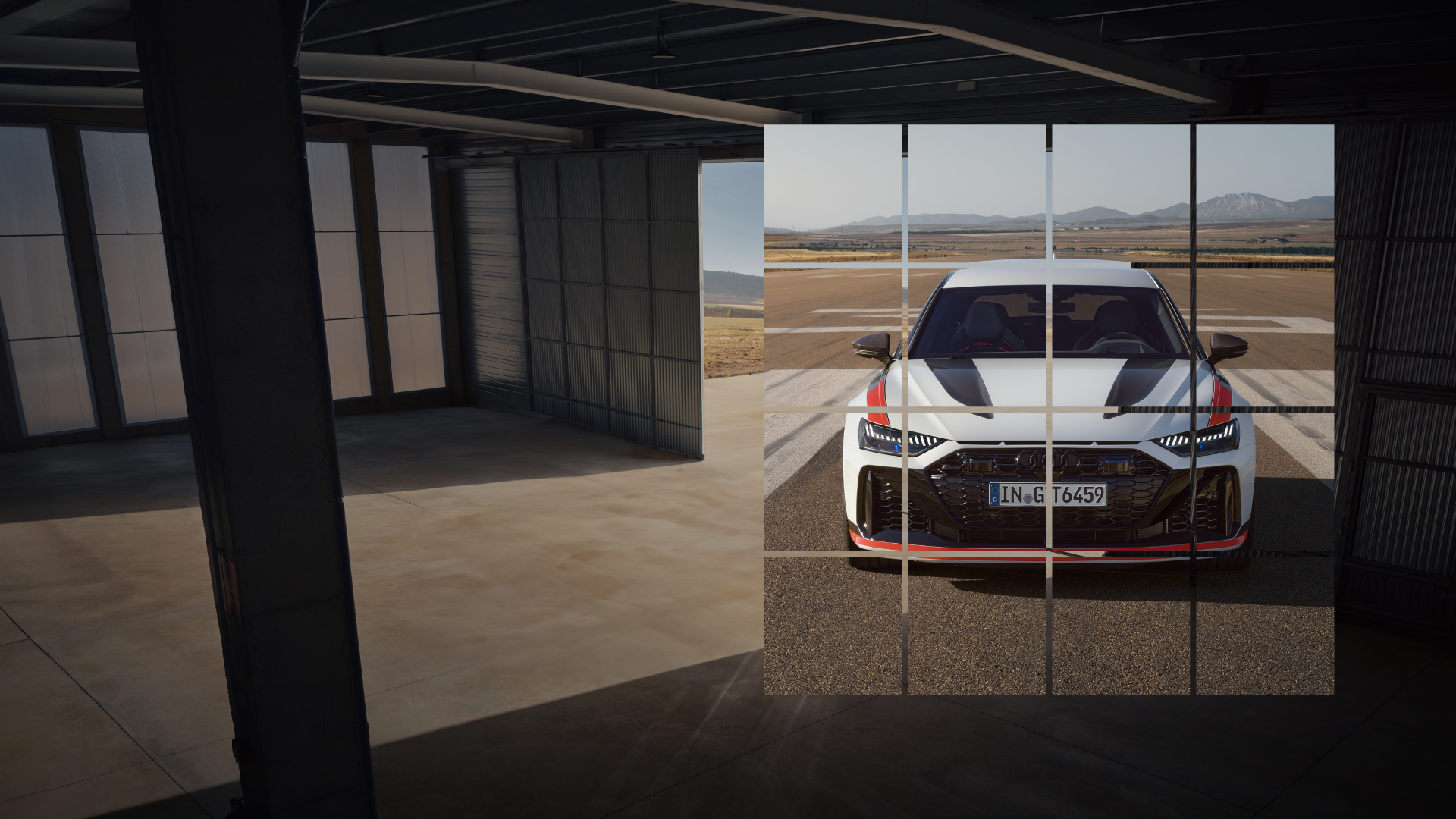This screenshot has width=1456, height=819.
Task: Click the tile showing plate digits T6459
Action: pyautogui.click(x=1121, y=482)
